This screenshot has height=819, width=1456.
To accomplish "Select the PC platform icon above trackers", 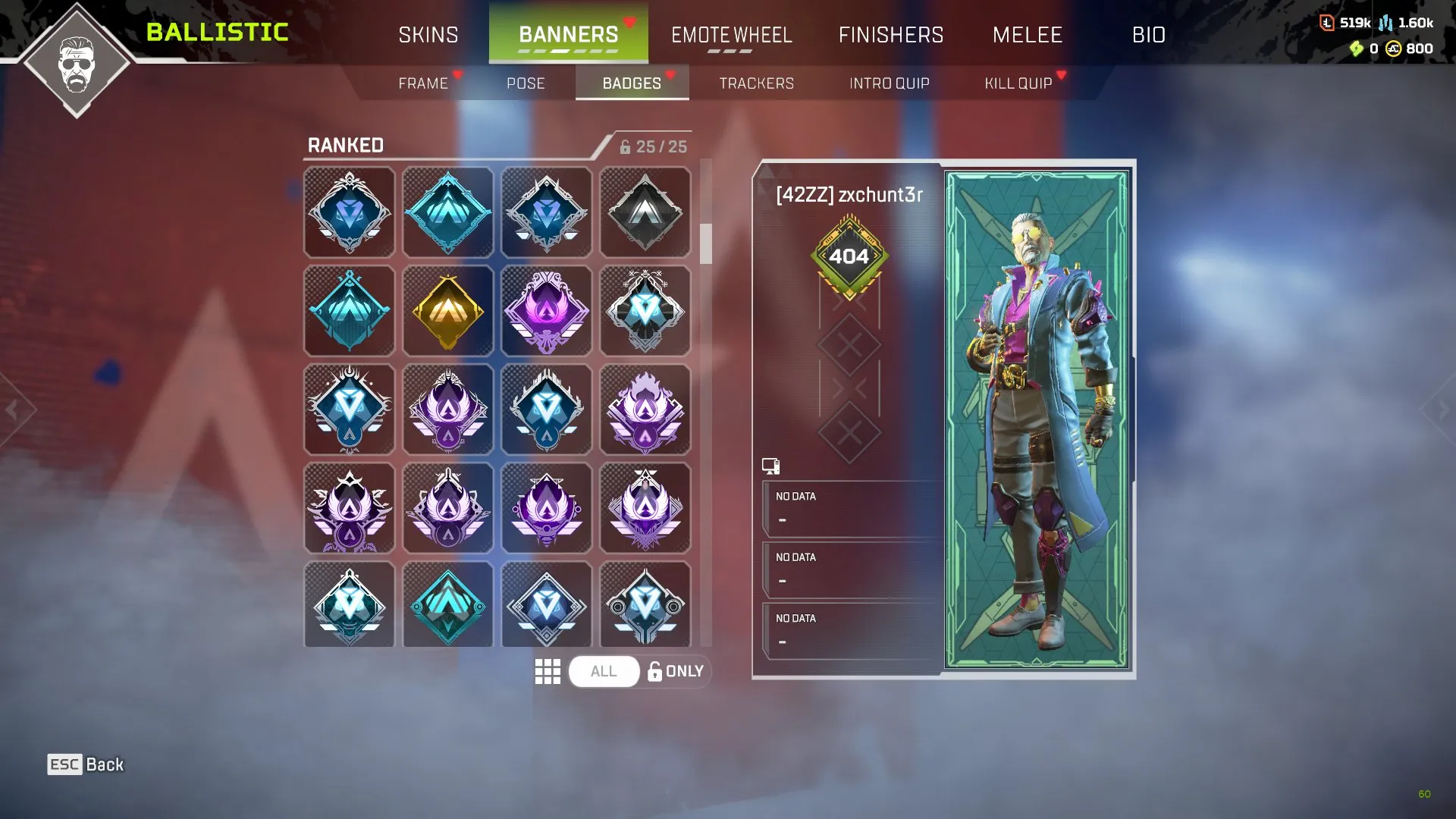I will tap(771, 465).
